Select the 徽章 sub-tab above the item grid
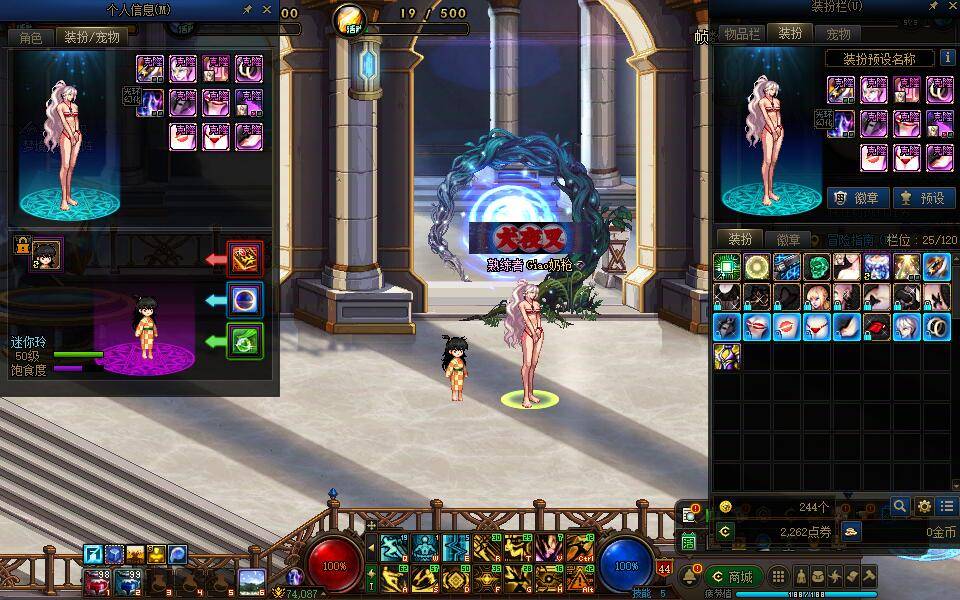Viewport: 960px width, 600px height. coord(788,240)
